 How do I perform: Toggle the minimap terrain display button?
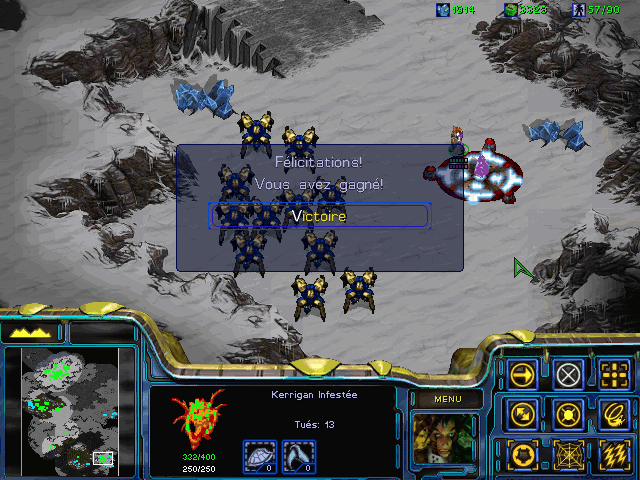[x=32, y=332]
